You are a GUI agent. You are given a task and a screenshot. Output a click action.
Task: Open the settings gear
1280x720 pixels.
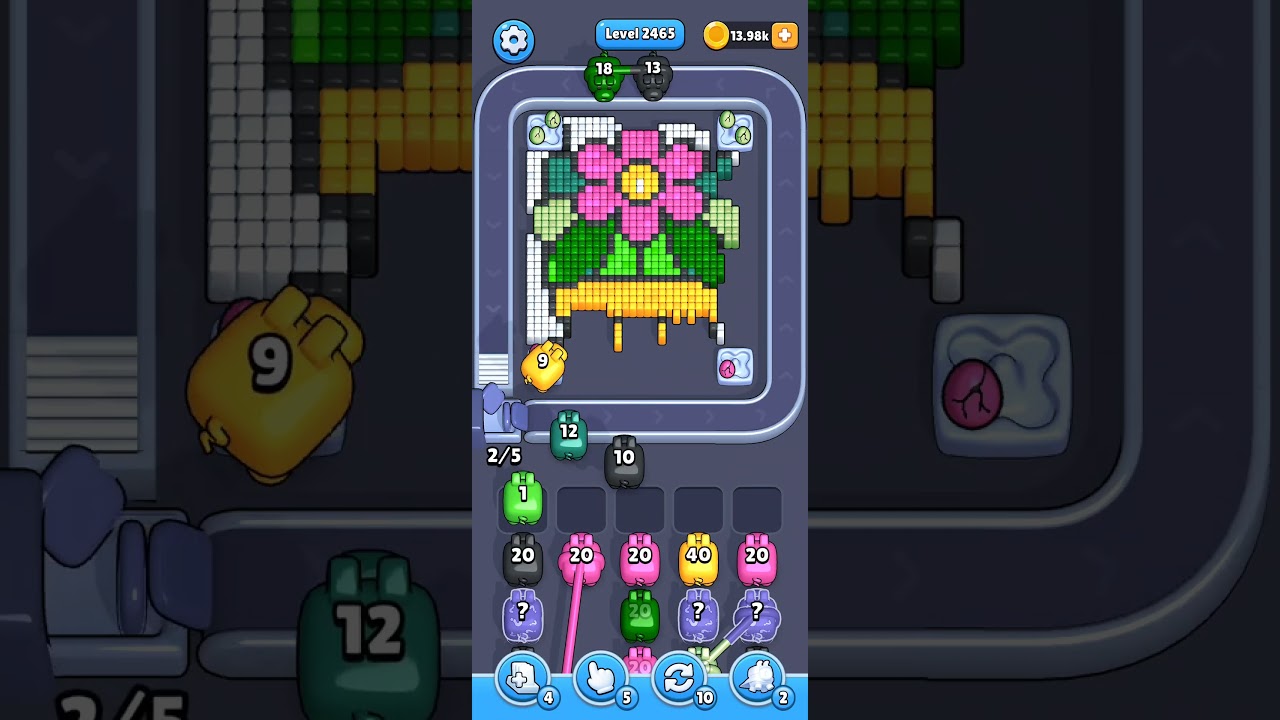tap(513, 42)
